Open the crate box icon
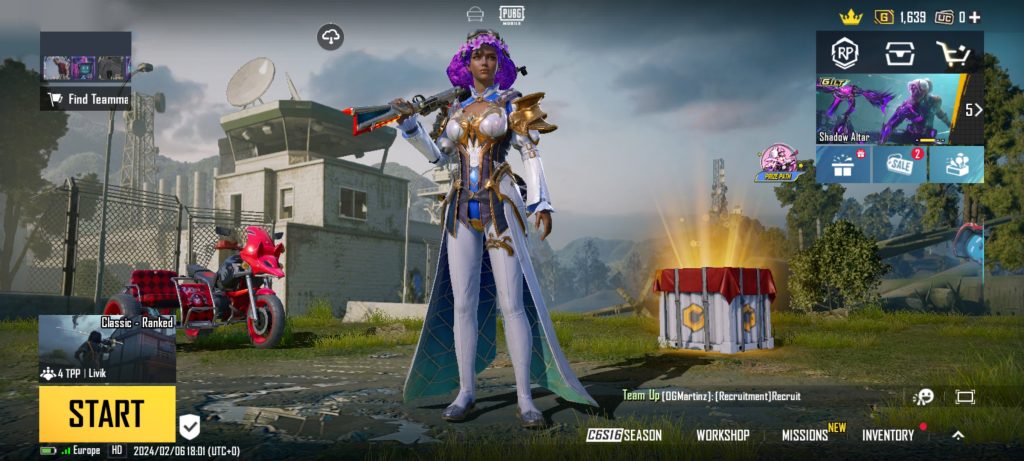 [899, 53]
